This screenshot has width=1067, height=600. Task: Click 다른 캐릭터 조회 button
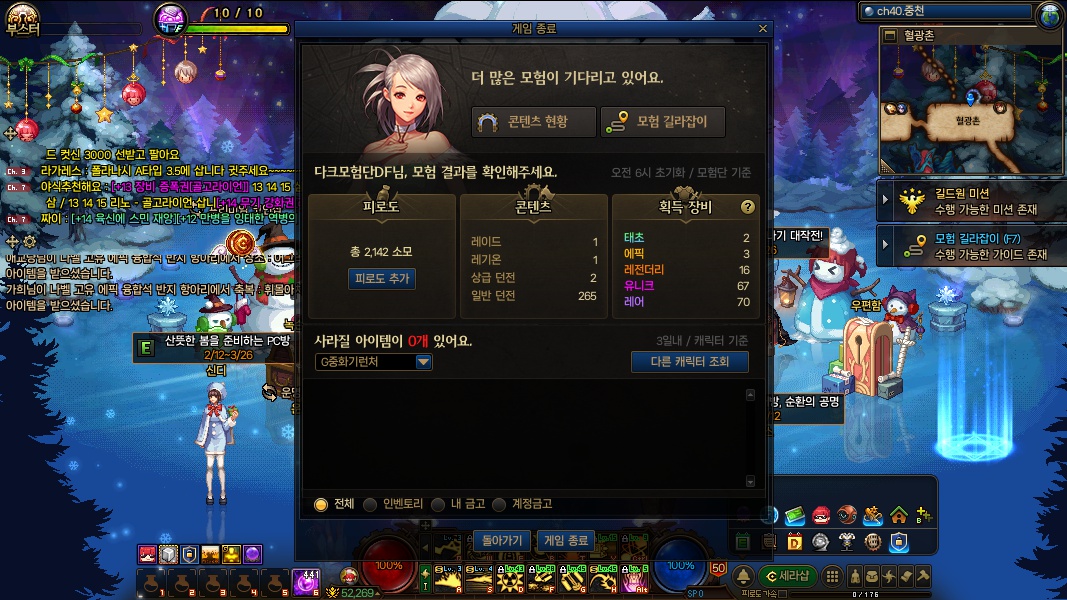(690, 361)
